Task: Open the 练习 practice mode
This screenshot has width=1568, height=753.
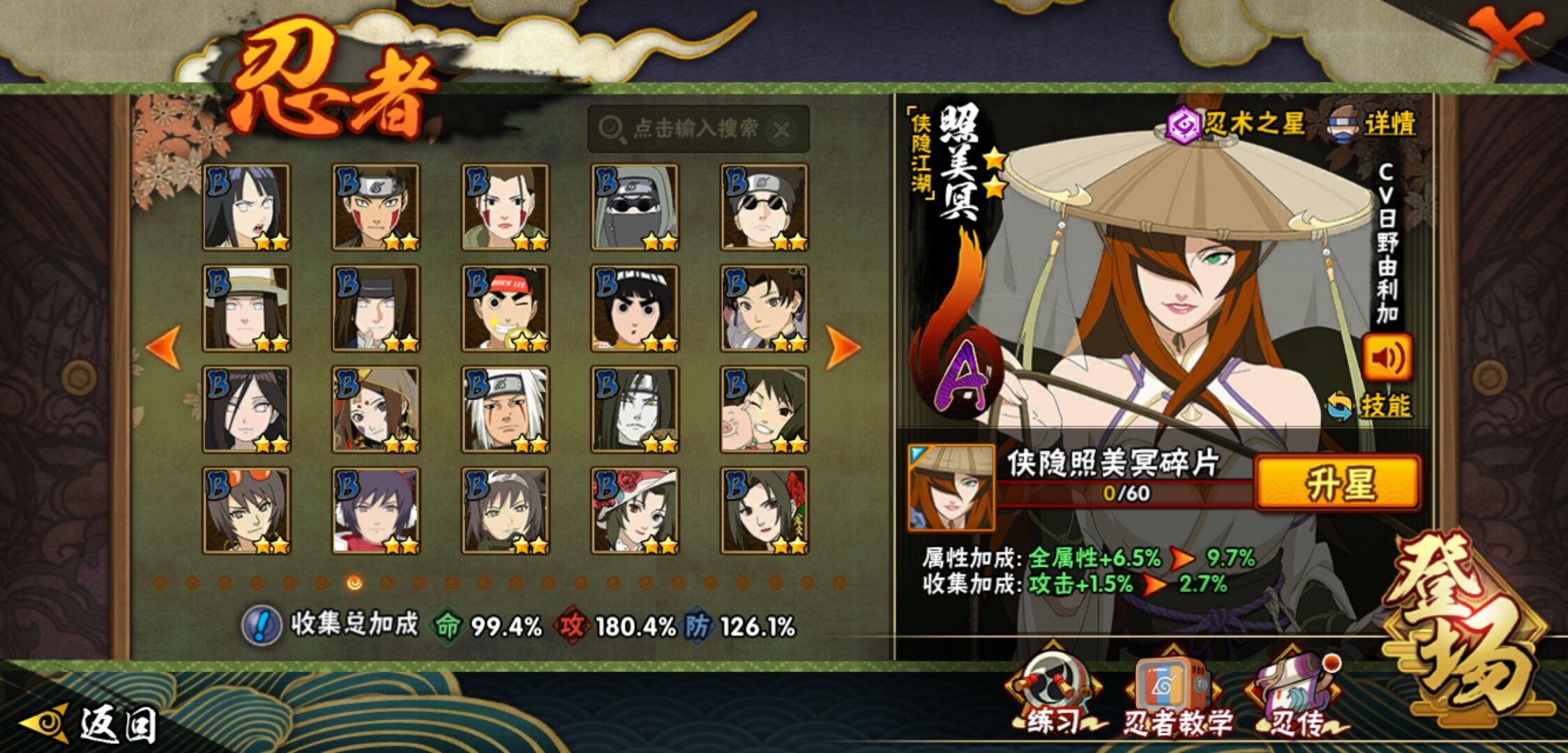Action: [x=1053, y=694]
